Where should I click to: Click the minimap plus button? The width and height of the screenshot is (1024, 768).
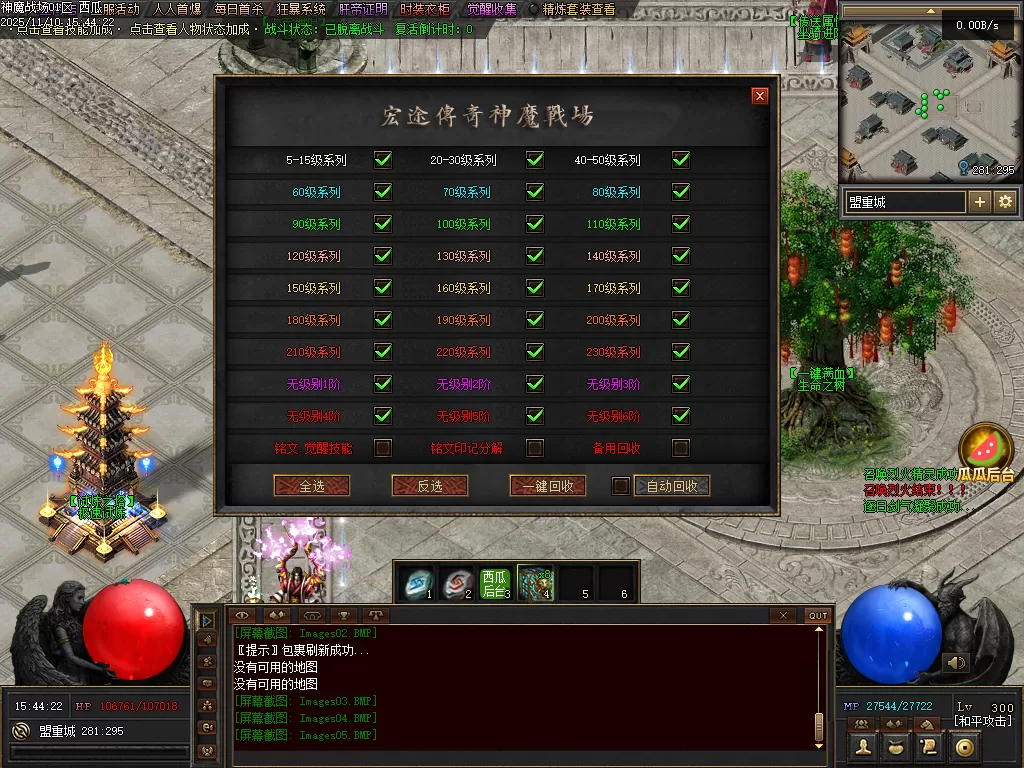point(979,202)
